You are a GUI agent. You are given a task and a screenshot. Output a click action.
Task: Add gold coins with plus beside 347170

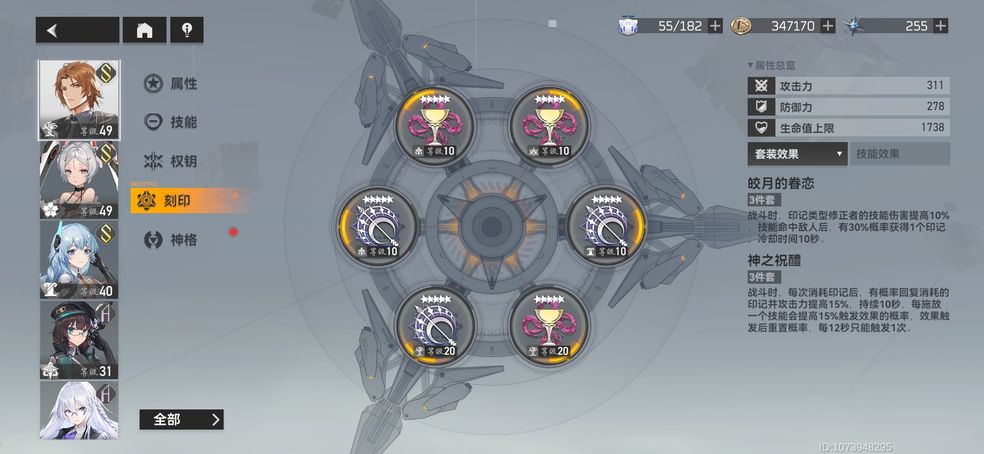[x=828, y=26]
